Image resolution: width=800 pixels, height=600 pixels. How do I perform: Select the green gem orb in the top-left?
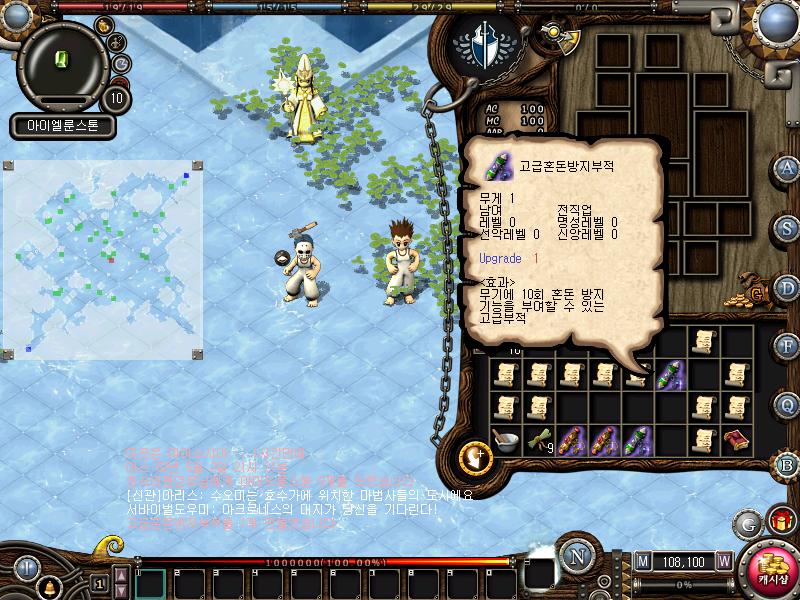point(62,58)
